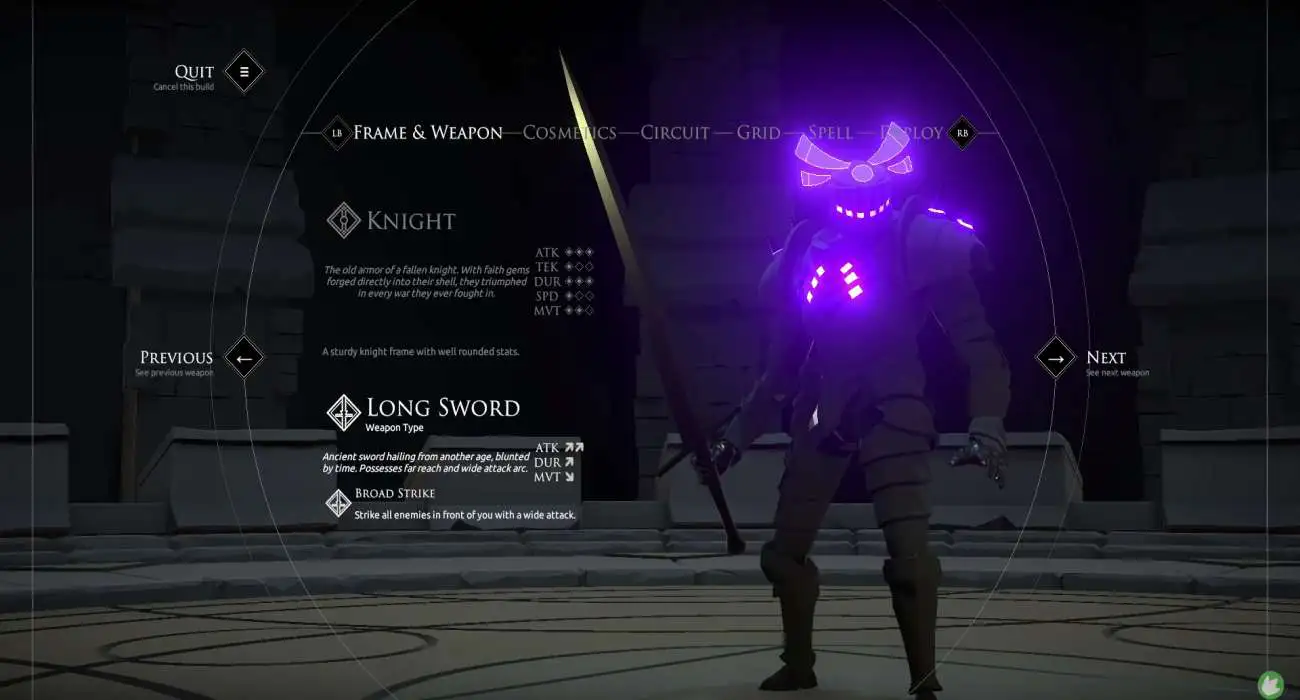Viewport: 1300px width, 700px height.
Task: Select the Knight frame heading
Action: click(x=410, y=221)
